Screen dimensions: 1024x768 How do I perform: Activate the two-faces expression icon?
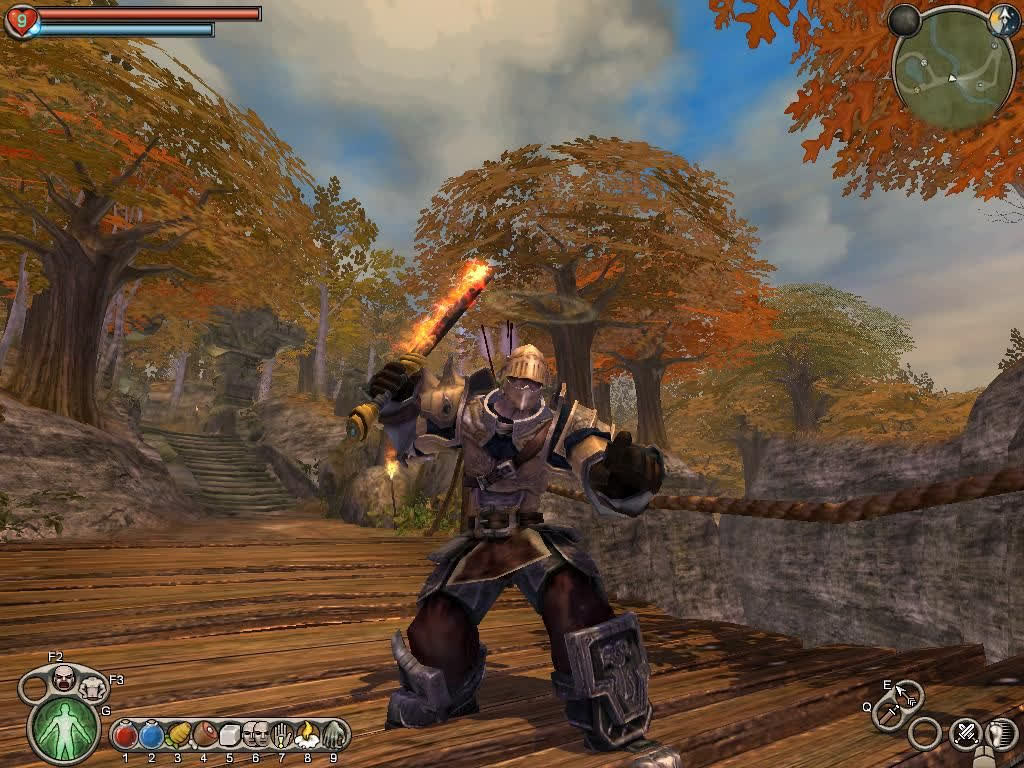coord(255,736)
